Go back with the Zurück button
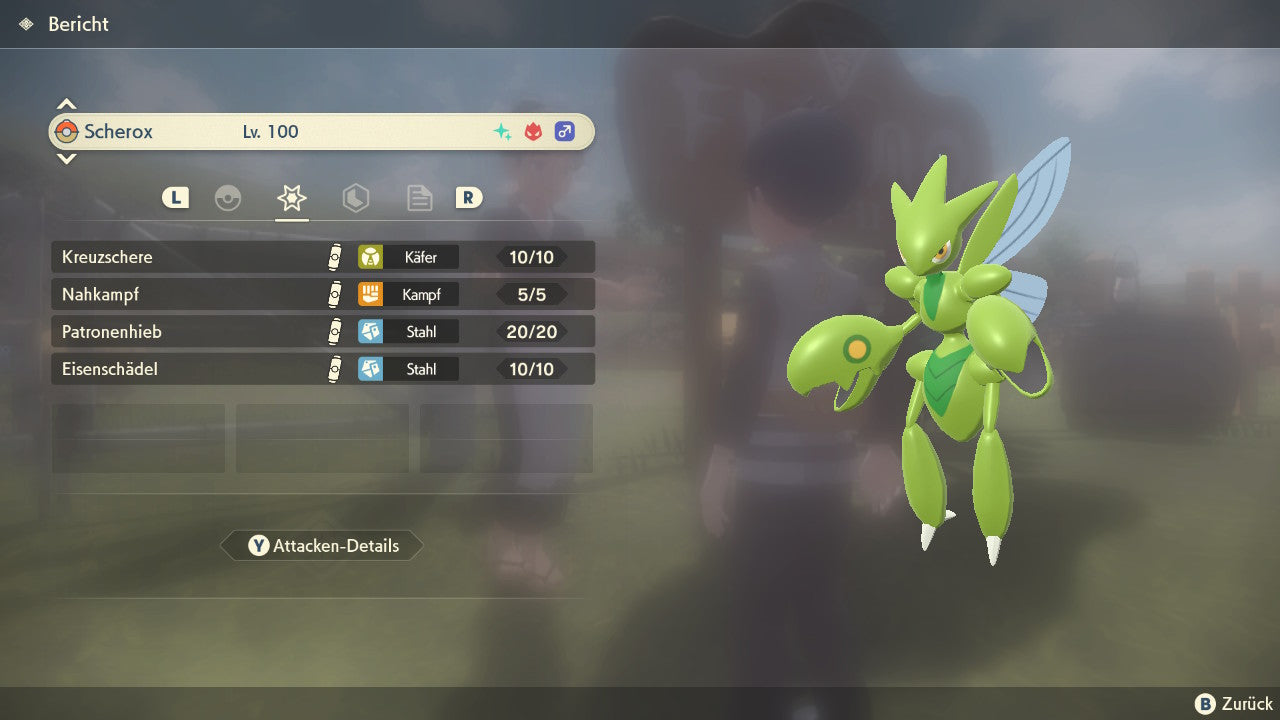The image size is (1280, 720). pos(1234,703)
